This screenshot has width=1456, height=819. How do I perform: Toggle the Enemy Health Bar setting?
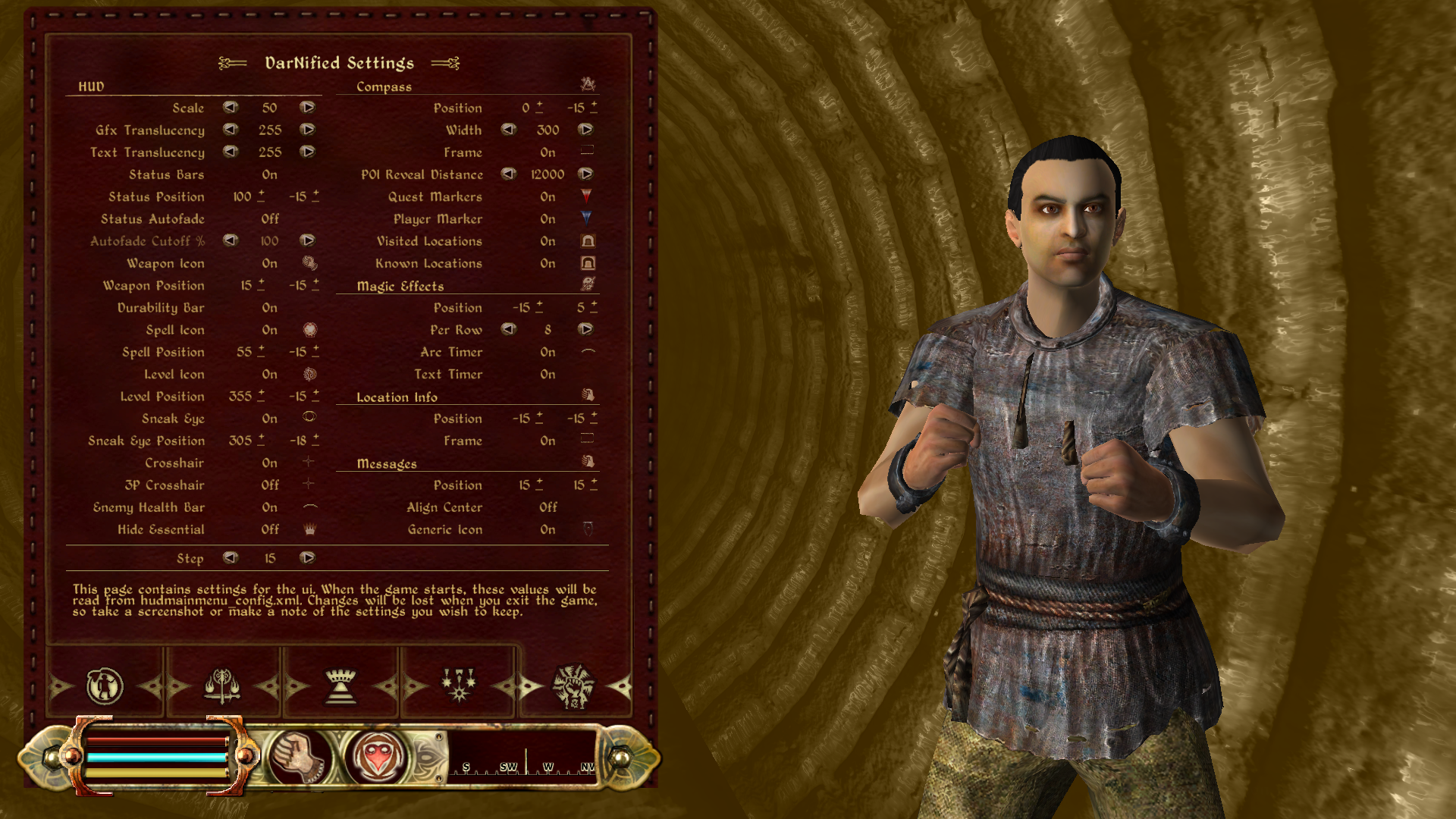pyautogui.click(x=269, y=507)
